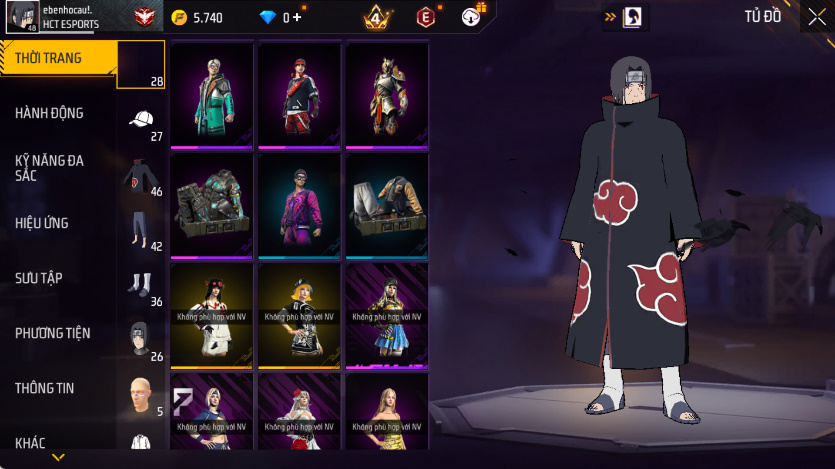Close the vault with the X button

pyautogui.click(x=817, y=16)
